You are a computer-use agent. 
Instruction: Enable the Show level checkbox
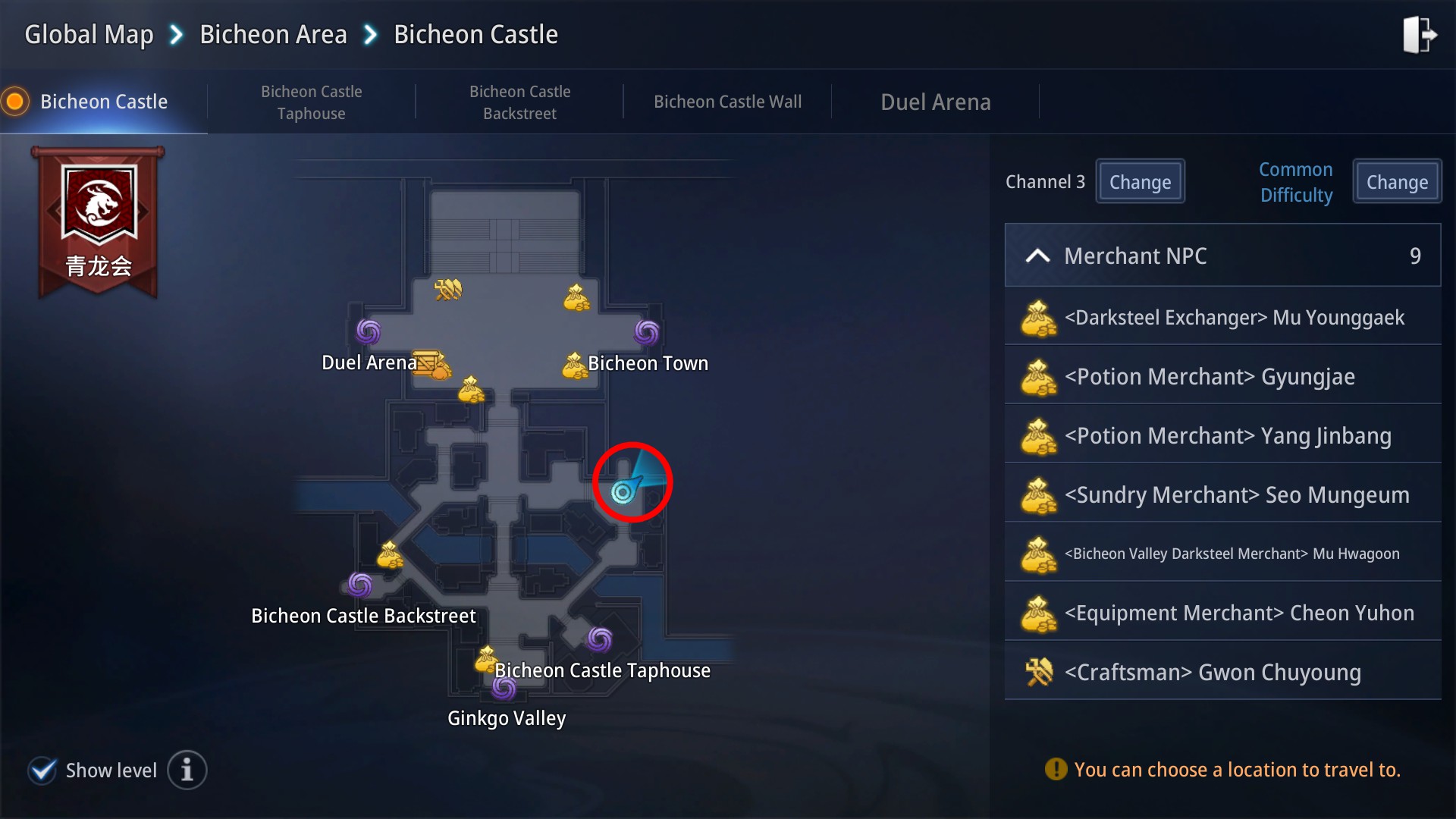[x=42, y=770]
